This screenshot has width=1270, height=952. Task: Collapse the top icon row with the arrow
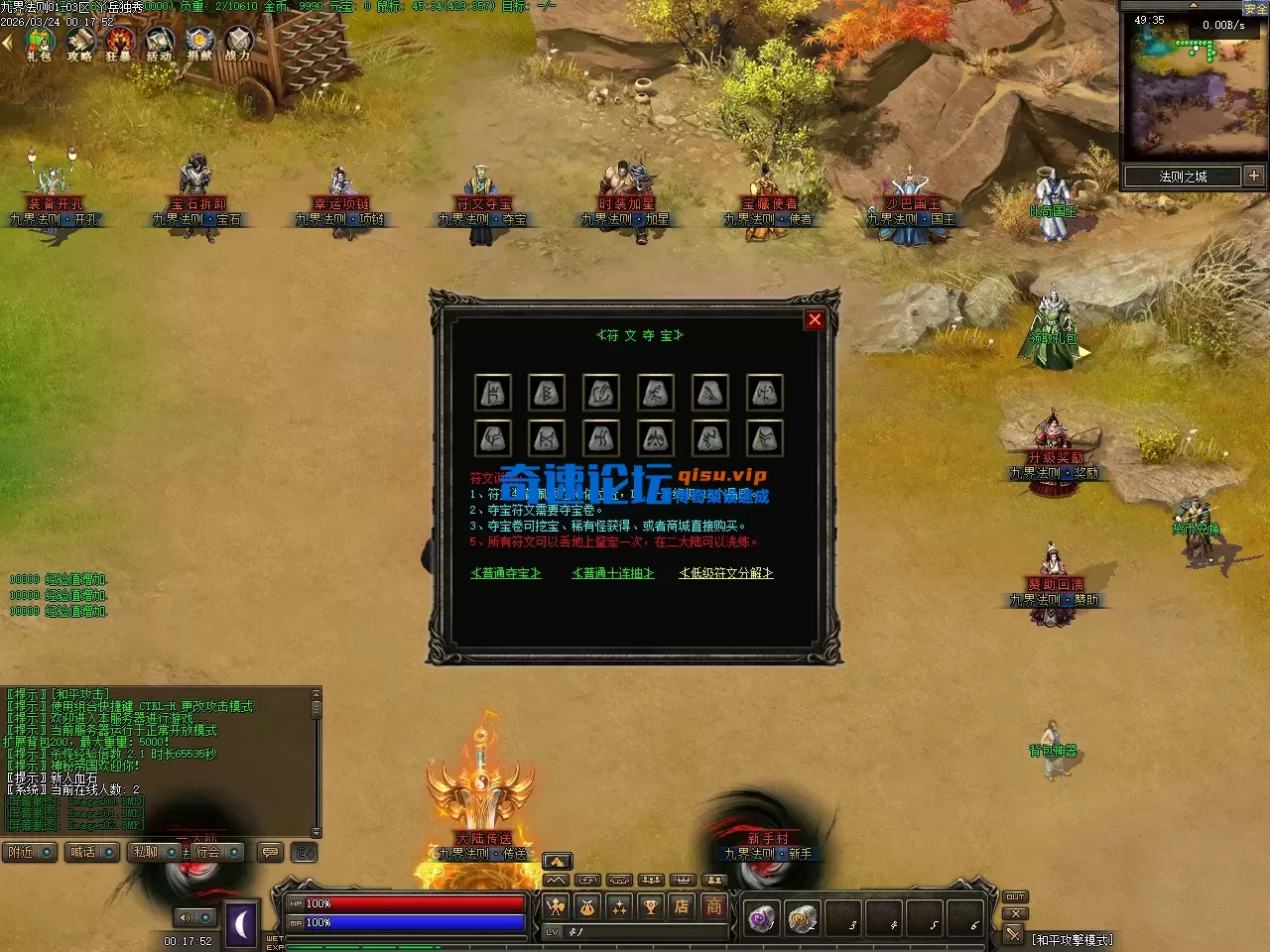(7, 43)
